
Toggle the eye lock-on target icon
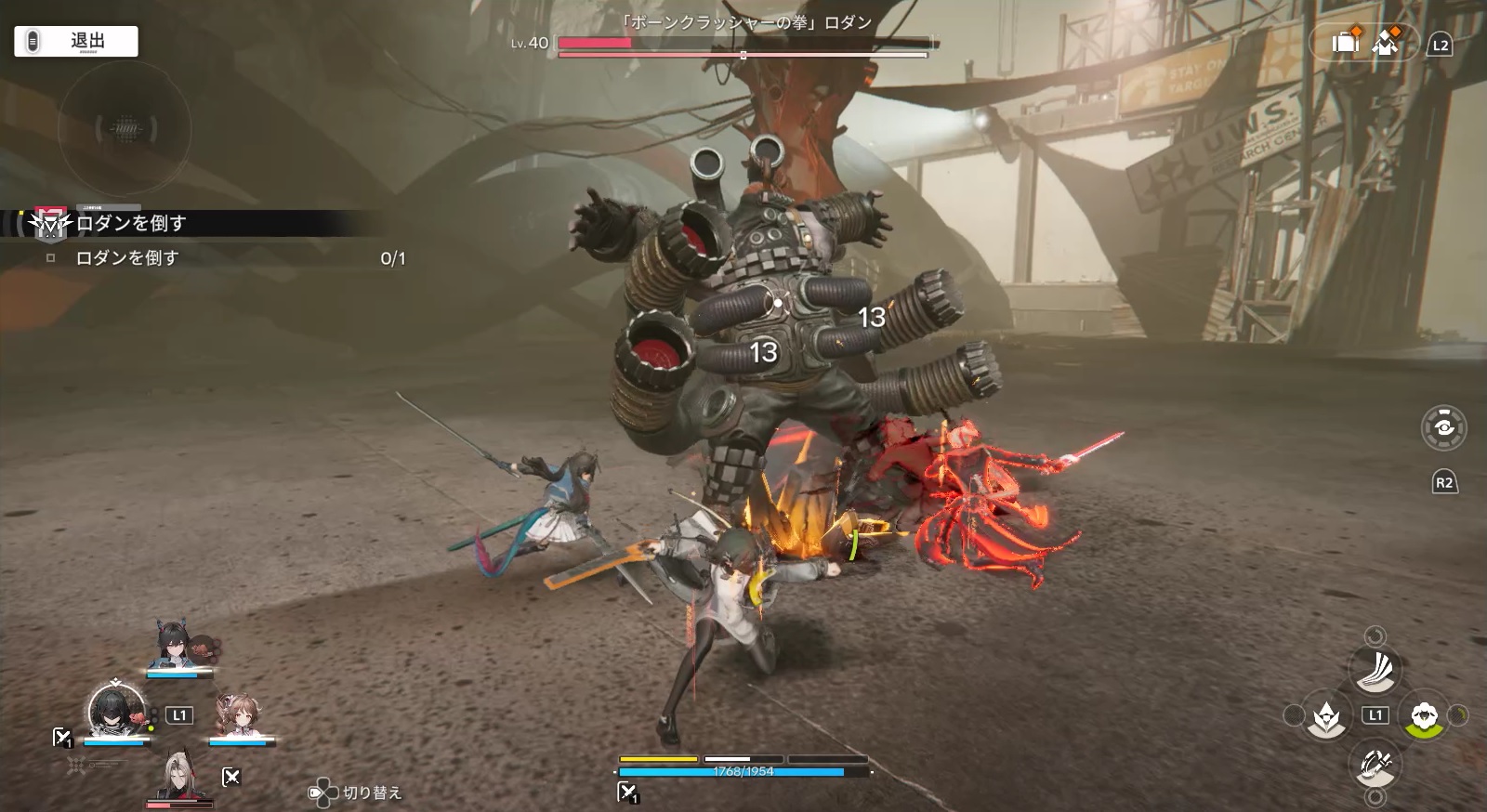click(x=1444, y=427)
